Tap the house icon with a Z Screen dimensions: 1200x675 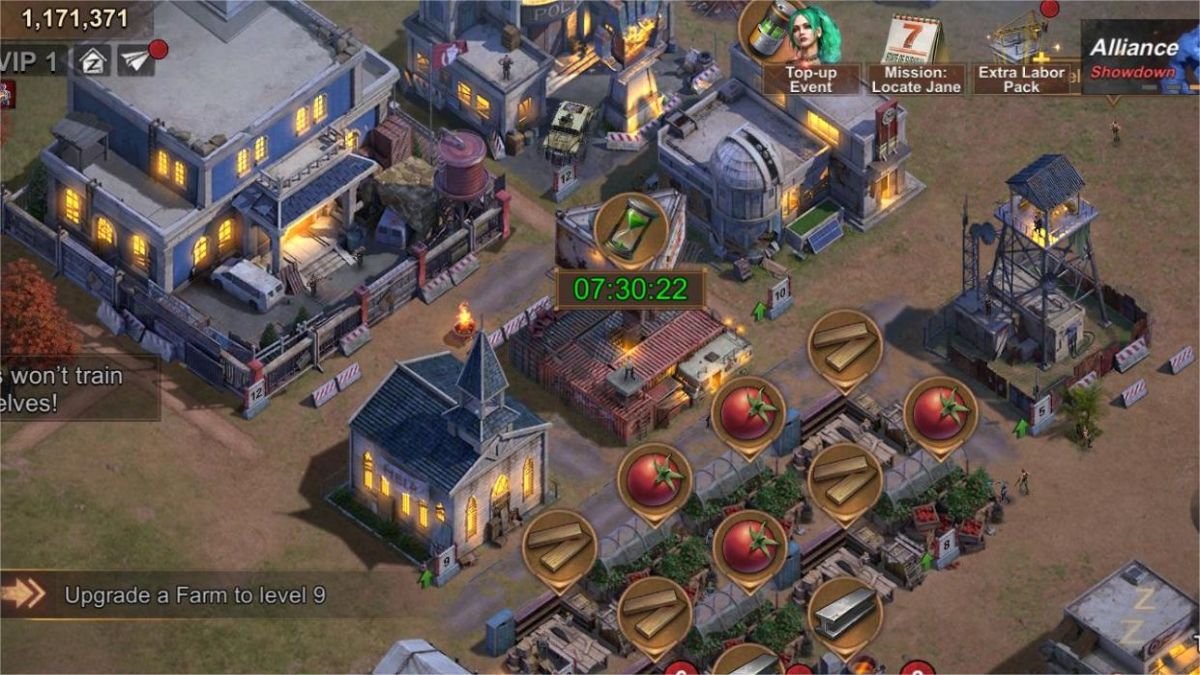[95, 60]
